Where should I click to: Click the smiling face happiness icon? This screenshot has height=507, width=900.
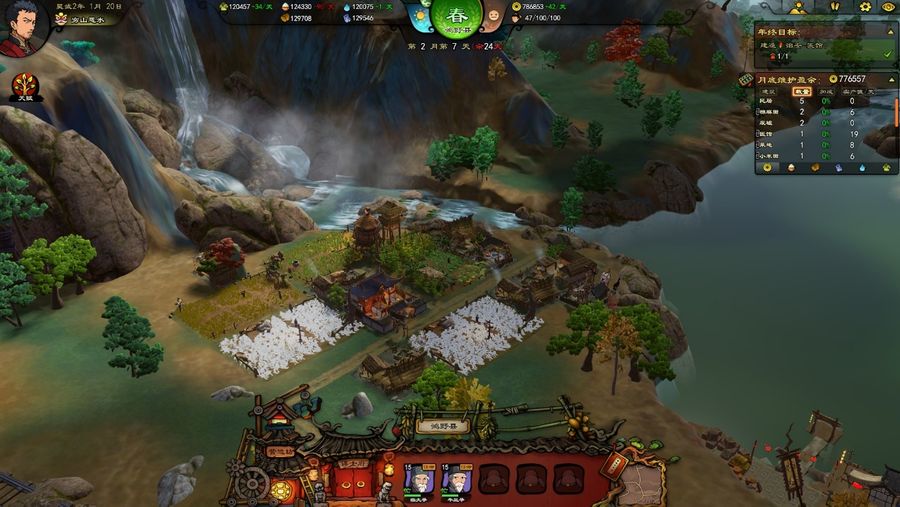493,18
